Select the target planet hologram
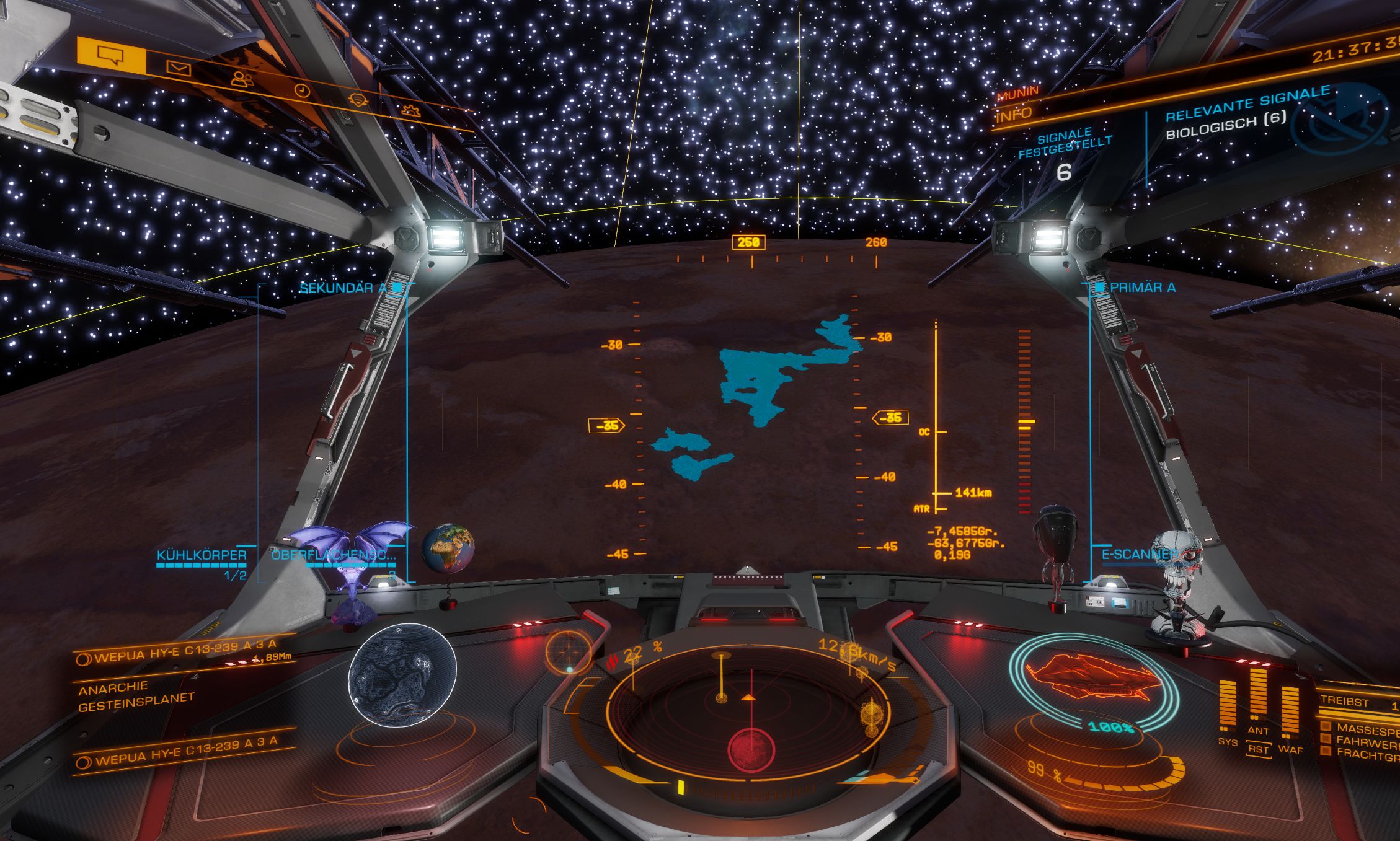1400x841 pixels. 402,675
